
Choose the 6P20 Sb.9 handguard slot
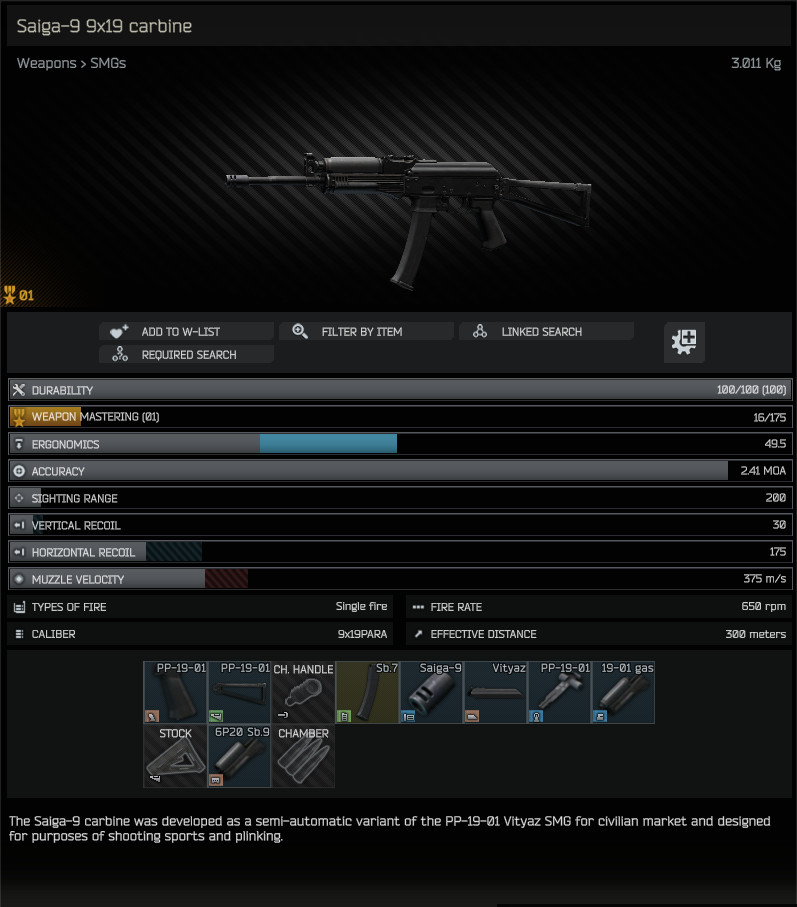pyautogui.click(x=239, y=756)
